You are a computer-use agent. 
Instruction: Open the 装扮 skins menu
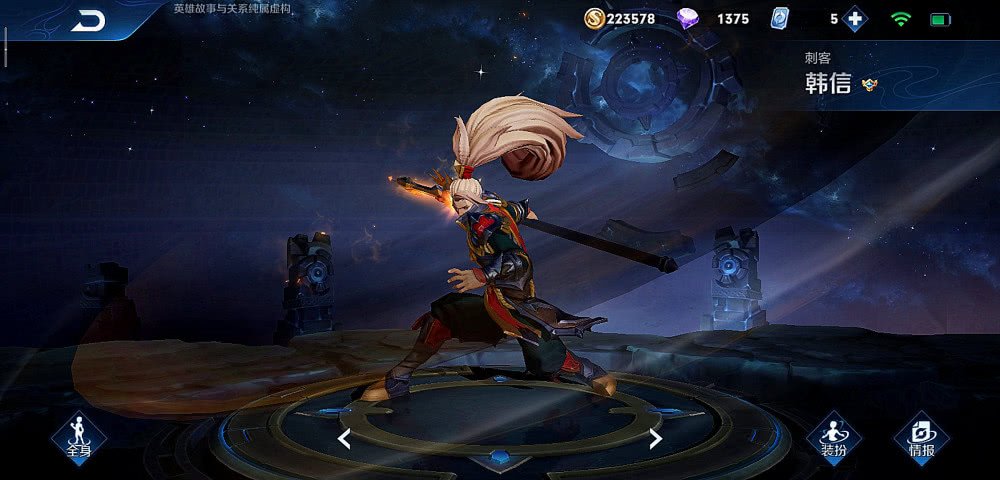833,436
